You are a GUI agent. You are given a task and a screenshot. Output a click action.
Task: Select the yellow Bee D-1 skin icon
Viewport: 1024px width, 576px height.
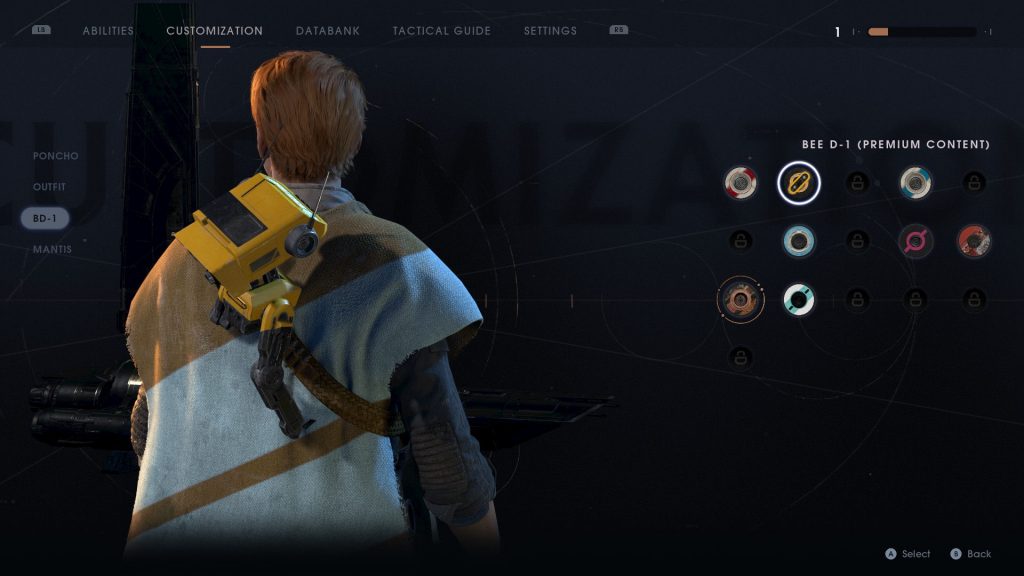pyautogui.click(x=799, y=182)
